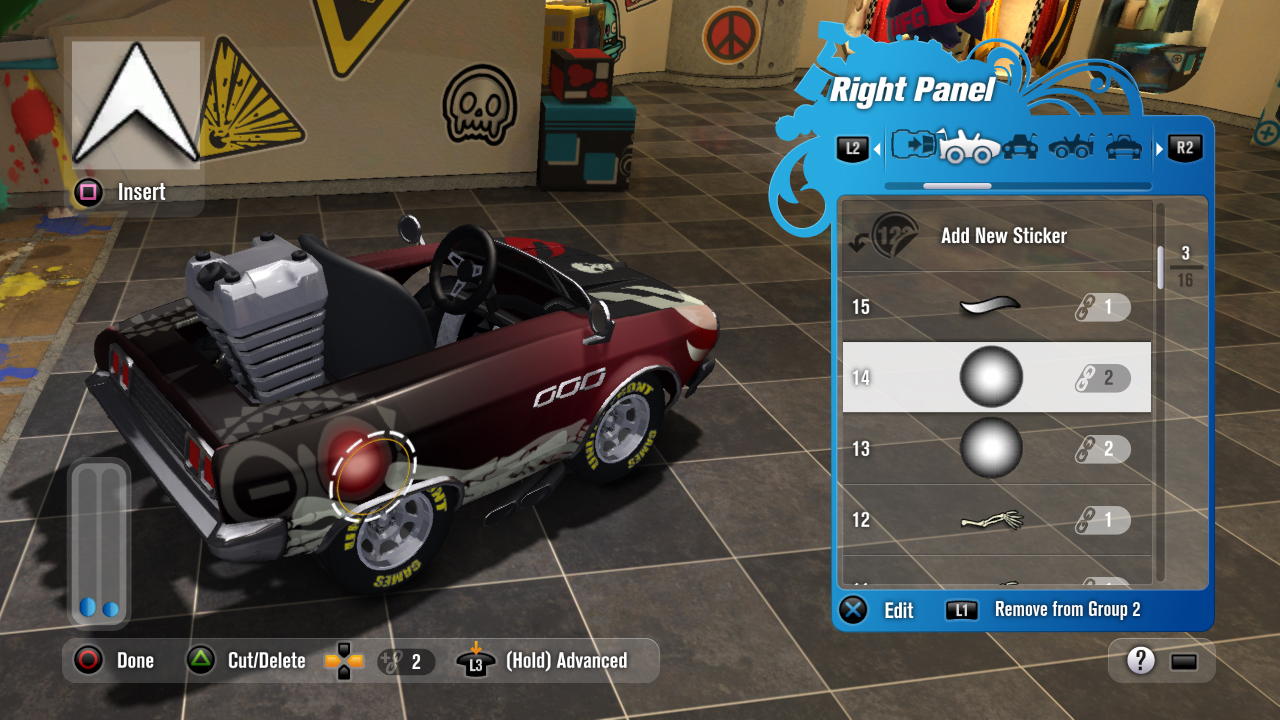This screenshot has height=720, width=1280.
Task: Switch to the top-down car panel tab
Action: 912,146
